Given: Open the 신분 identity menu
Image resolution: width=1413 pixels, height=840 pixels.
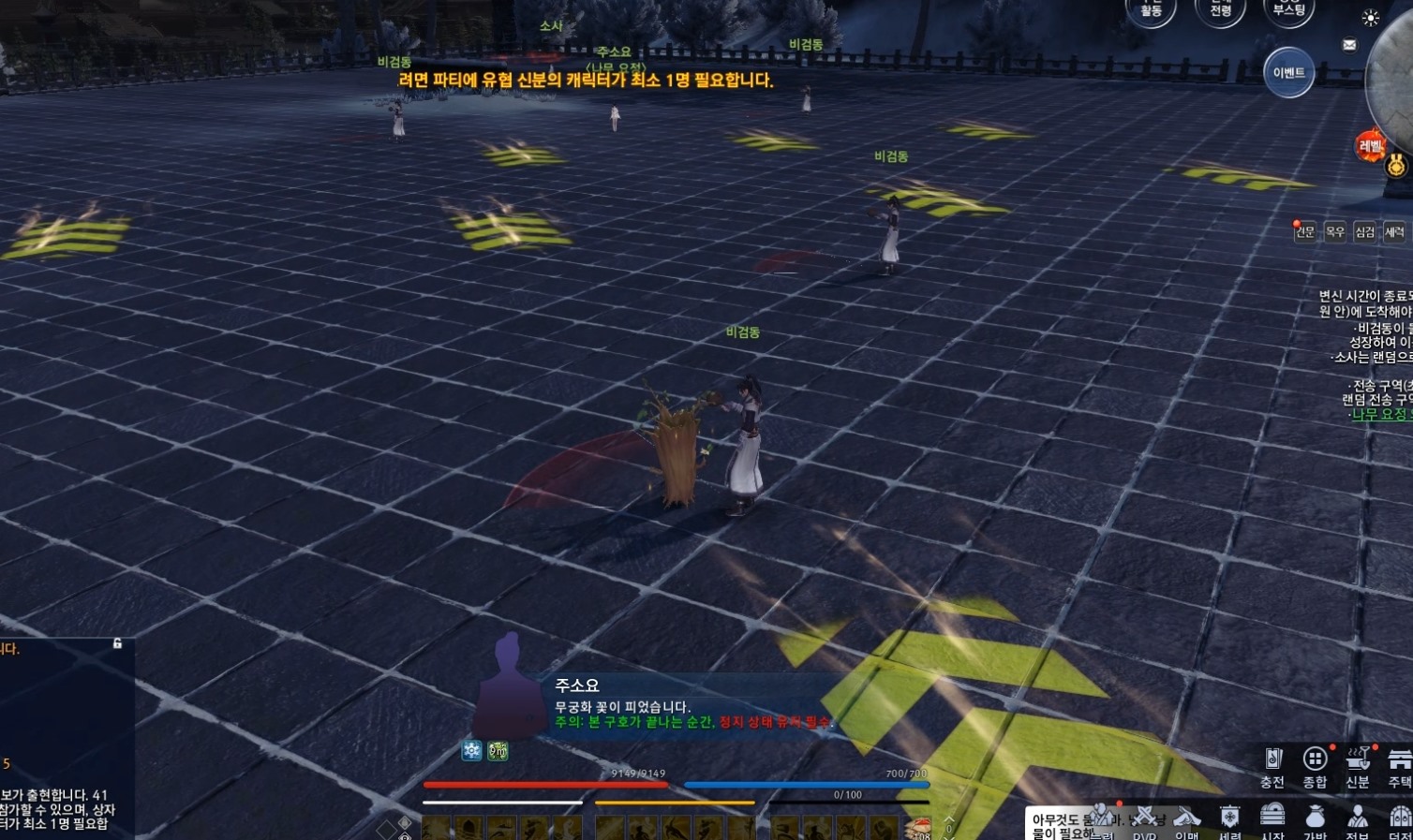Looking at the screenshot, I should pos(1358,766).
